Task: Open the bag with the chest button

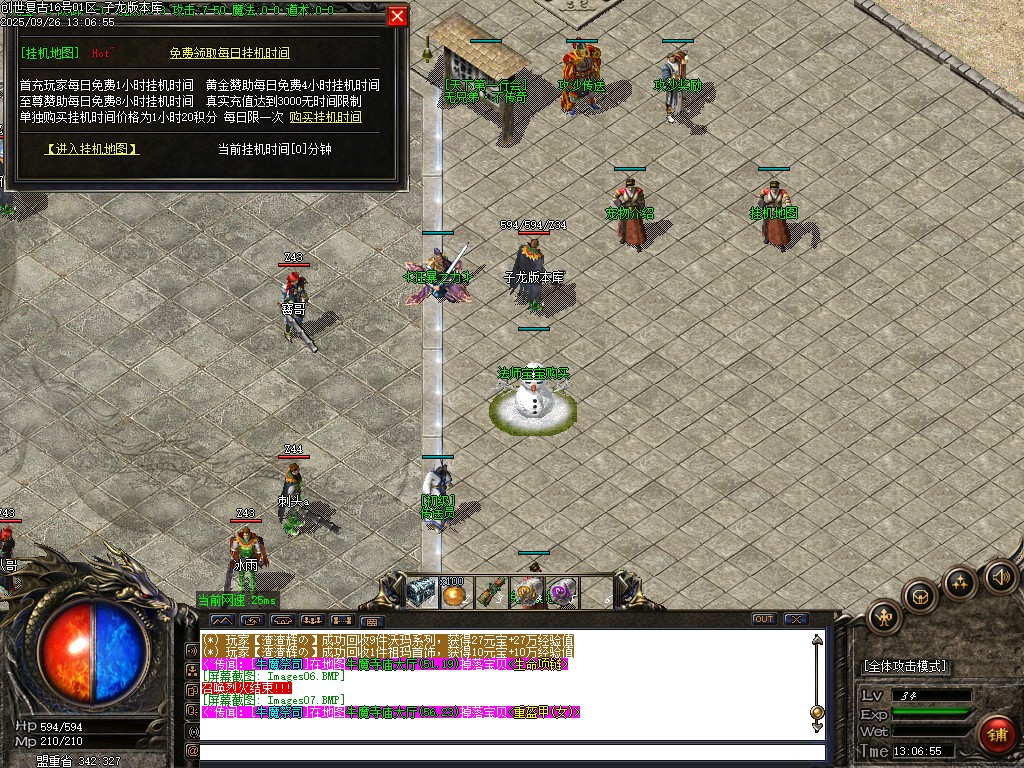Action: point(920,596)
